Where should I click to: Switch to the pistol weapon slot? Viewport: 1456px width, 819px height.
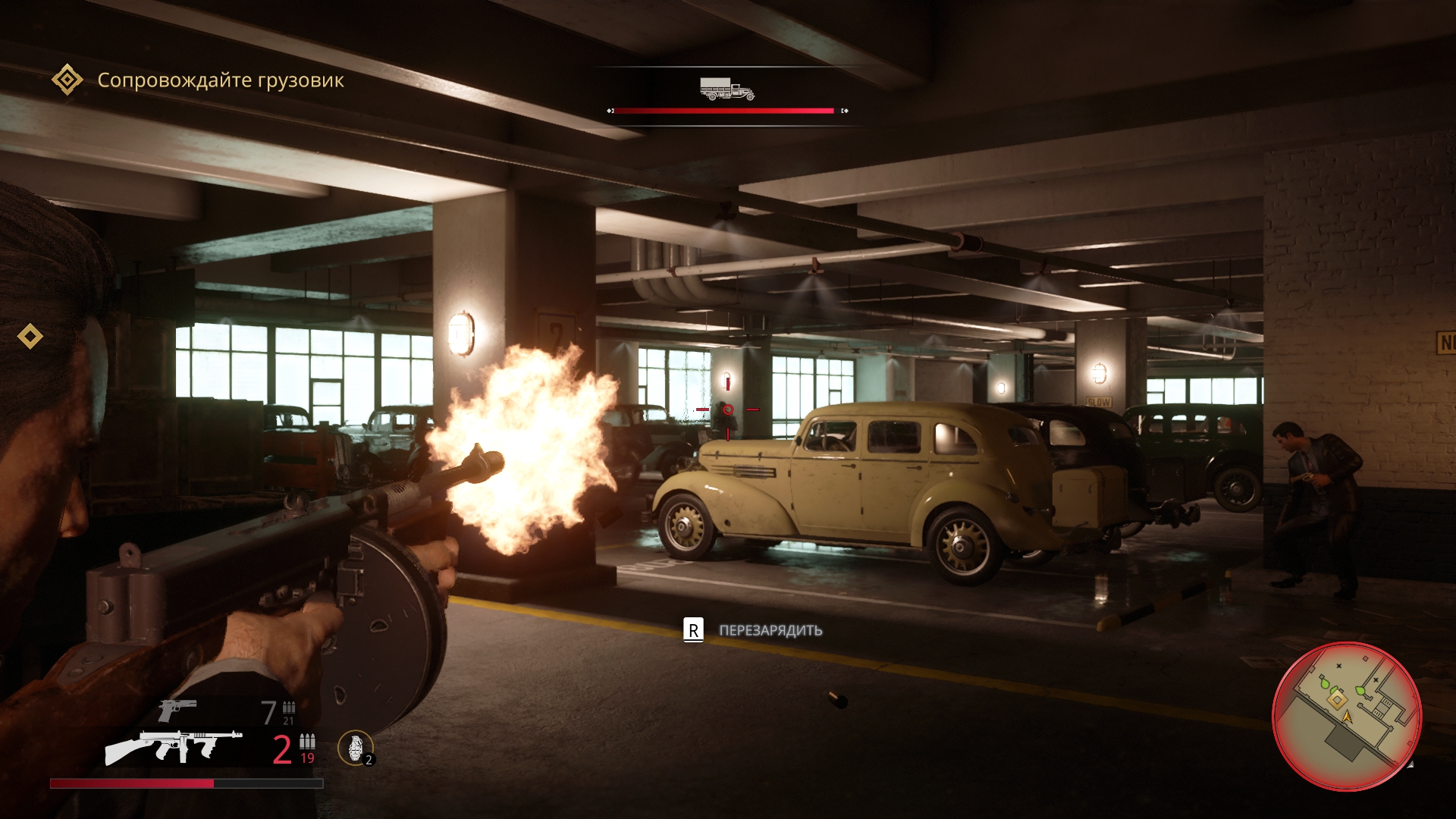pos(177,711)
